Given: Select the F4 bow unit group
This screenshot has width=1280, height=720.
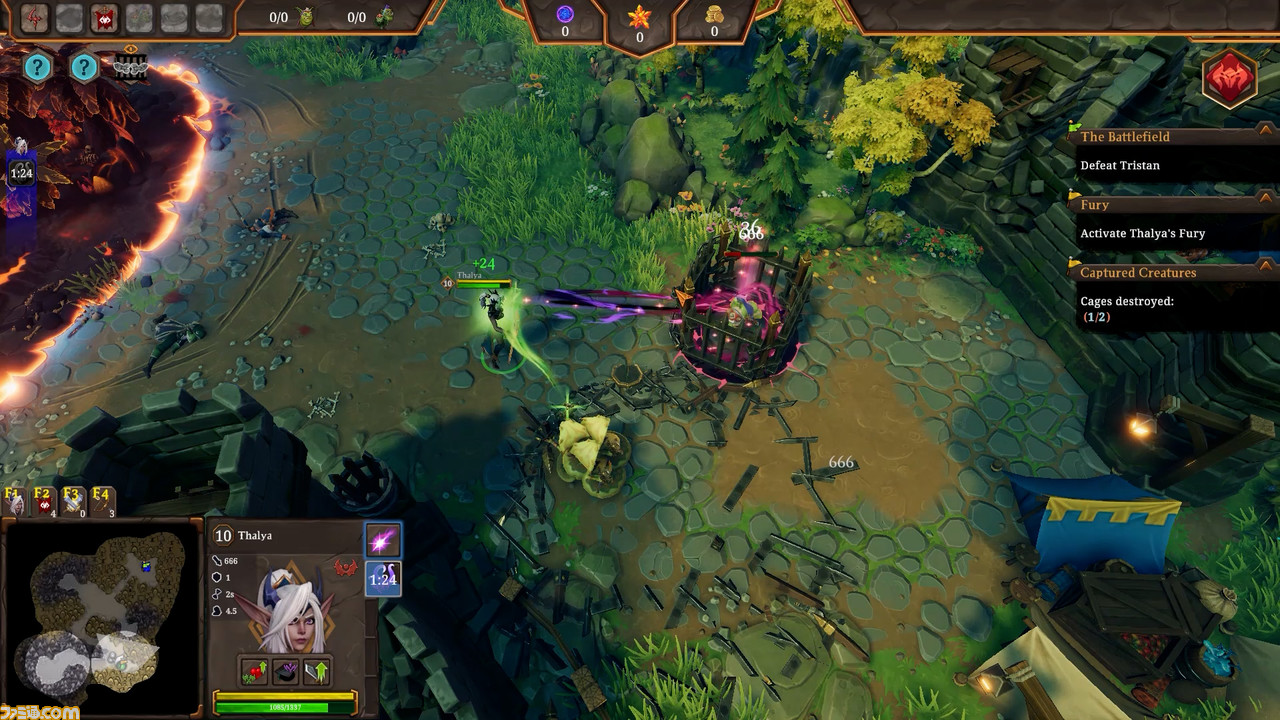Looking at the screenshot, I should point(102,501).
